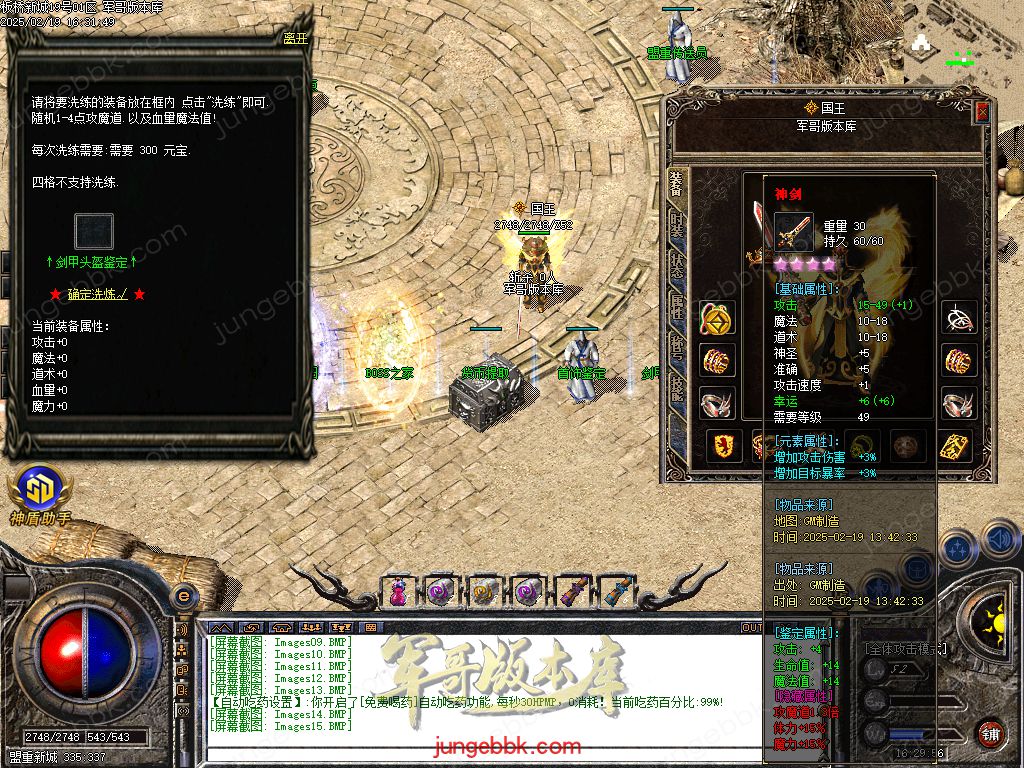Image resolution: width=1024 pixels, height=768 pixels.
Task: Select the gold coin amulet equipment slot
Action: [x=716, y=318]
